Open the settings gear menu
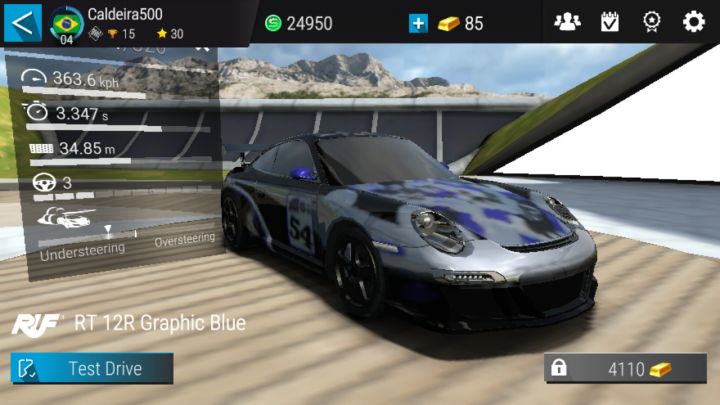 coord(693,22)
